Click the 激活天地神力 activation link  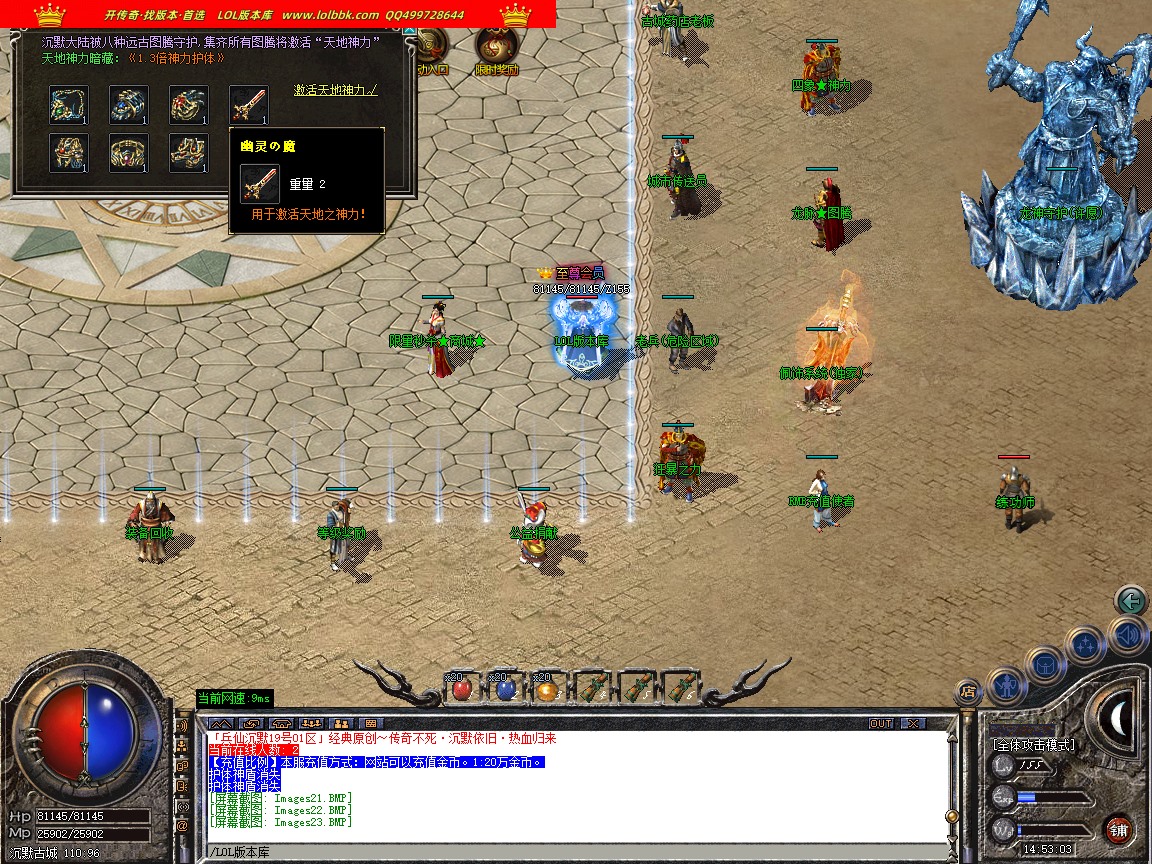(x=336, y=90)
